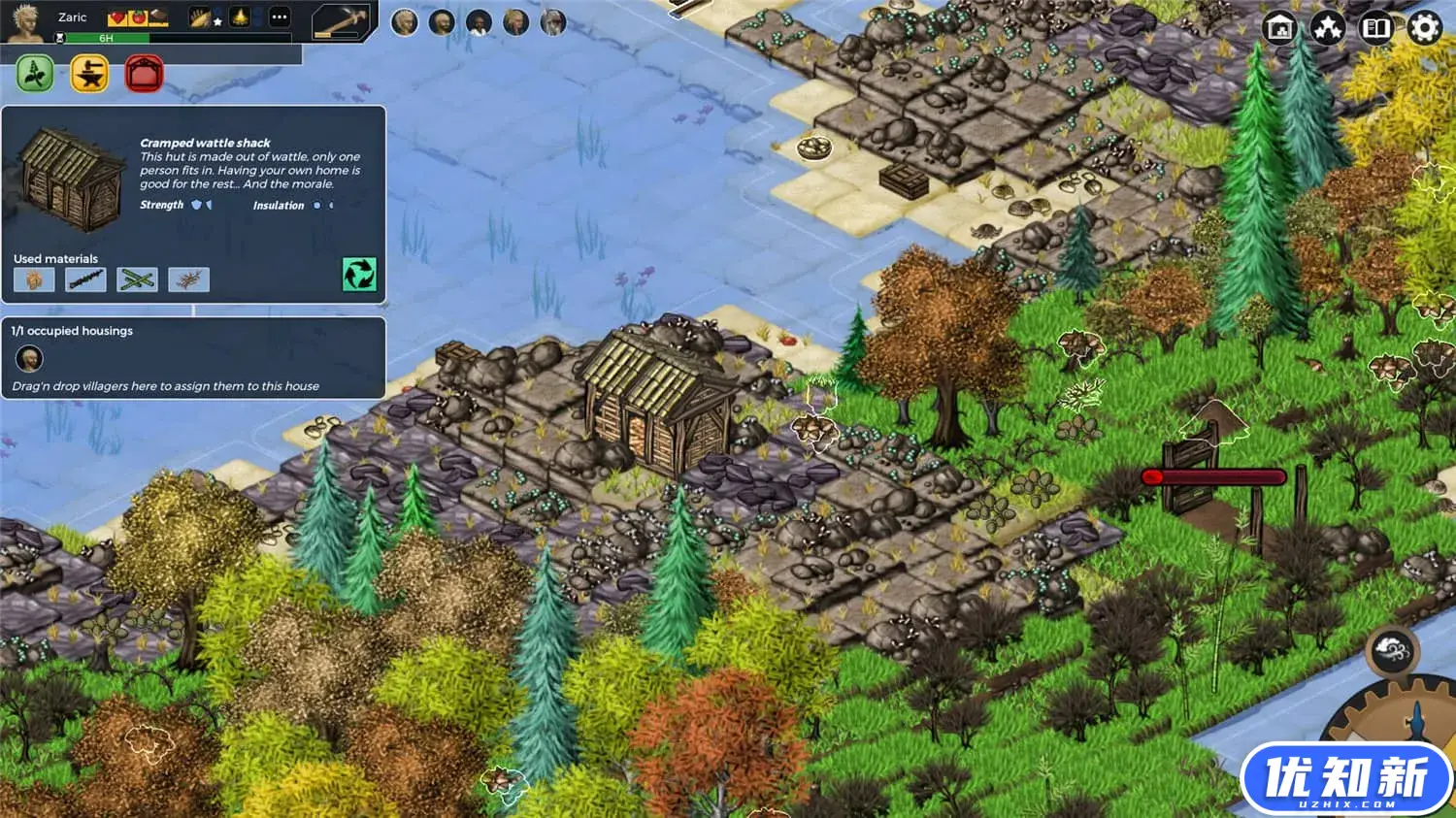Screen dimensions: 1456x818
Task: Inspect the dry twigs used material
Action: 188,279
